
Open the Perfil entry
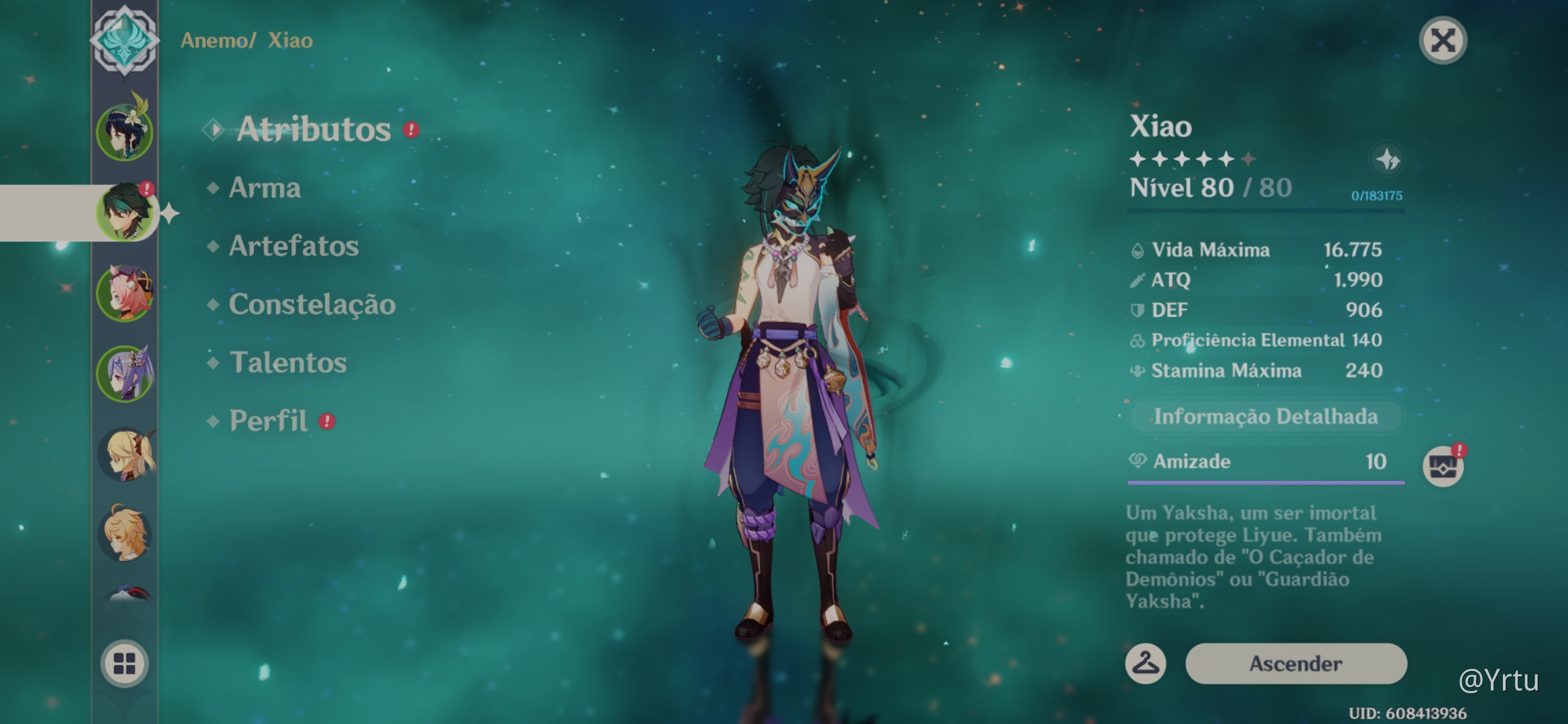tap(269, 421)
